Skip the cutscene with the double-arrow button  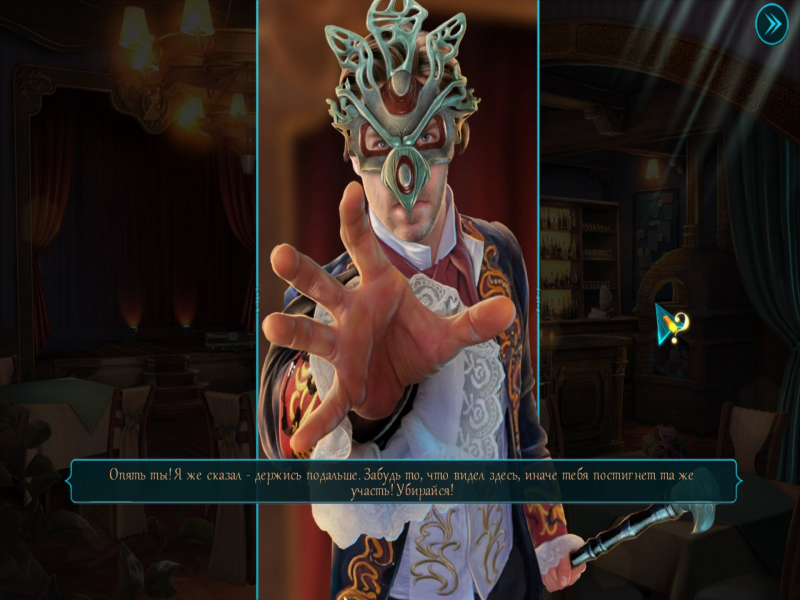point(771,23)
